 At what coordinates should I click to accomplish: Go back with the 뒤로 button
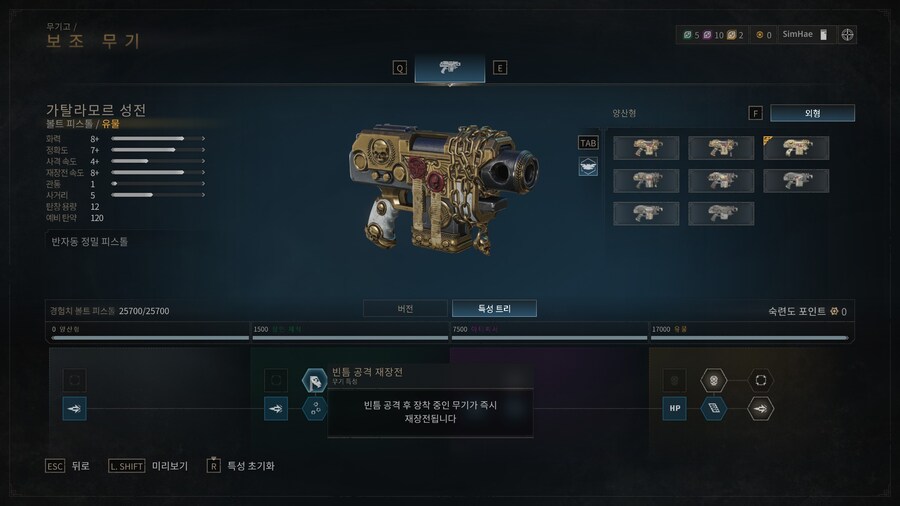tap(70, 466)
